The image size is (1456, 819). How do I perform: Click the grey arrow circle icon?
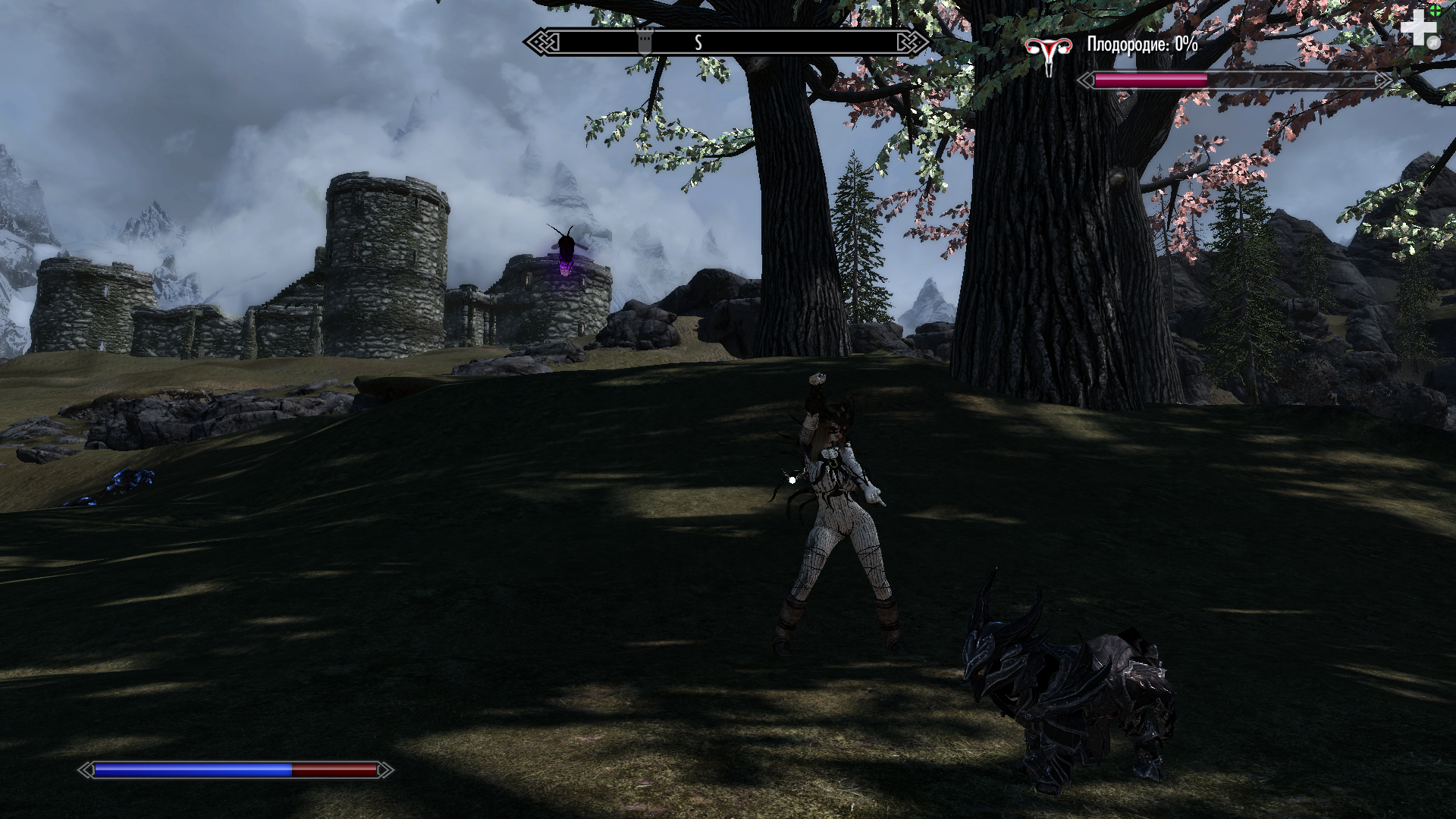point(1433,43)
